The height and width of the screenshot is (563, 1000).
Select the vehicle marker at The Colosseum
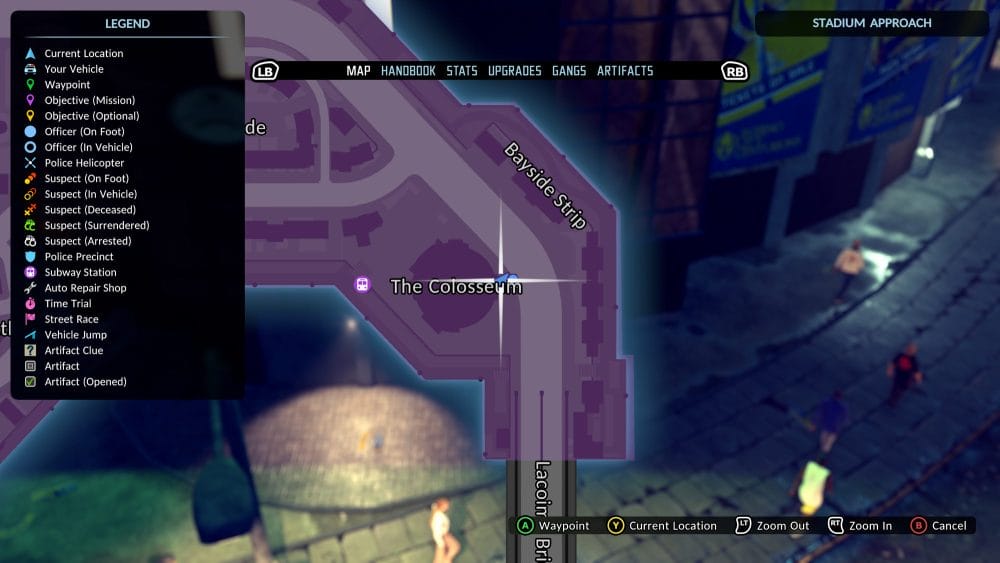point(507,277)
